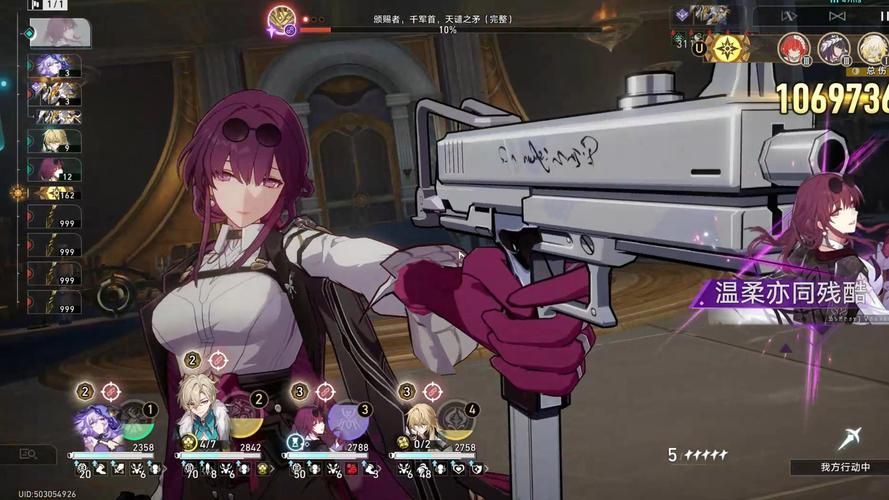This screenshot has width=889, height=500.
Task: Activate Kafka's purple ultimate button
Action: point(348,422)
